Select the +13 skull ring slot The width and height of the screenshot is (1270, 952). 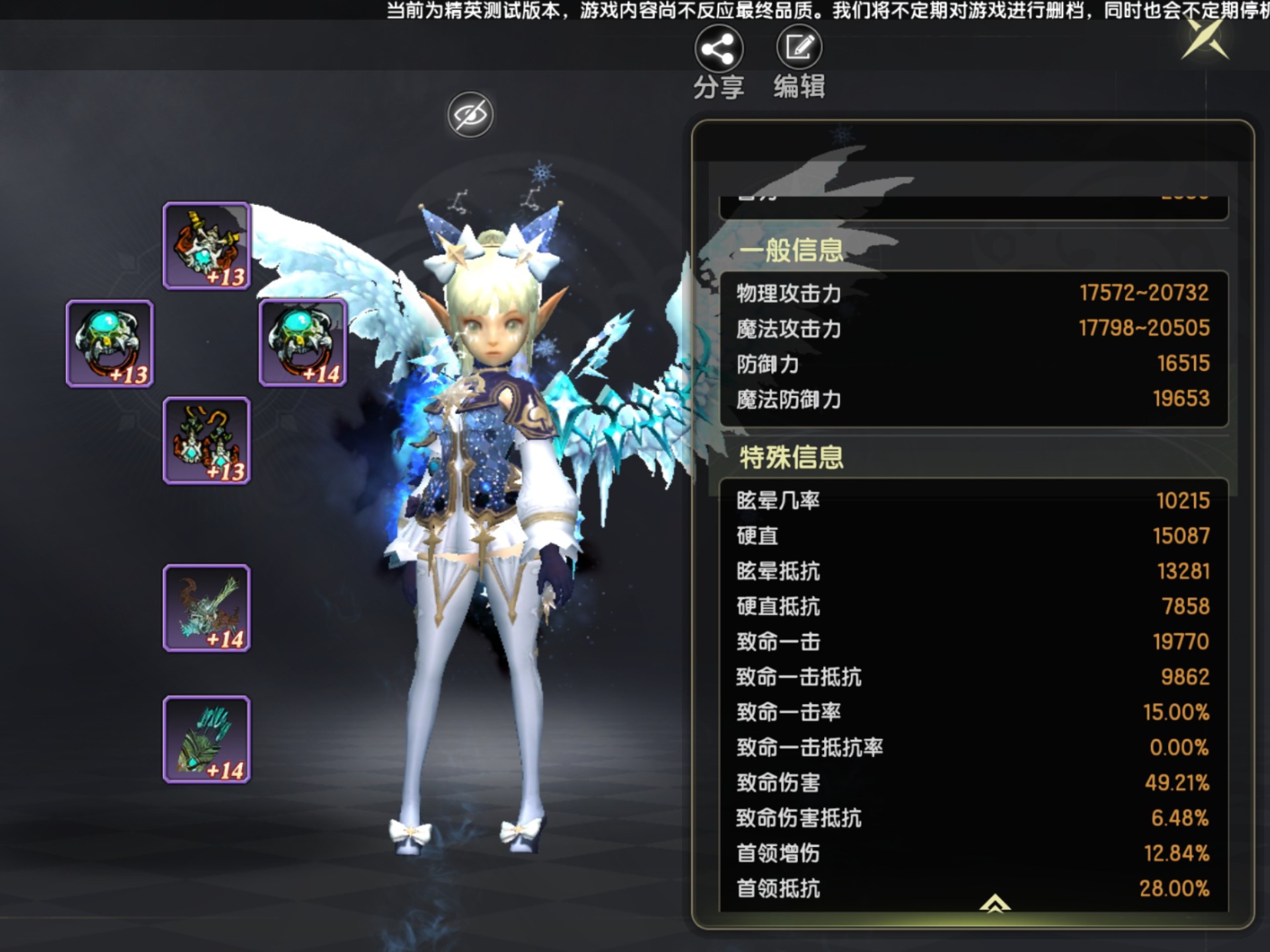pyautogui.click(x=110, y=344)
